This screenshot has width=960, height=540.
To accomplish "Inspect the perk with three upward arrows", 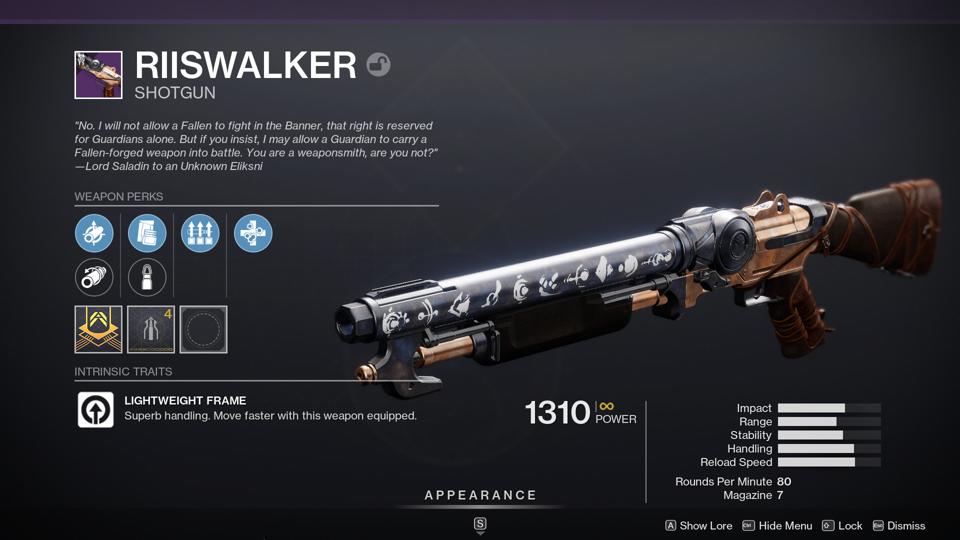I will pyautogui.click(x=200, y=233).
